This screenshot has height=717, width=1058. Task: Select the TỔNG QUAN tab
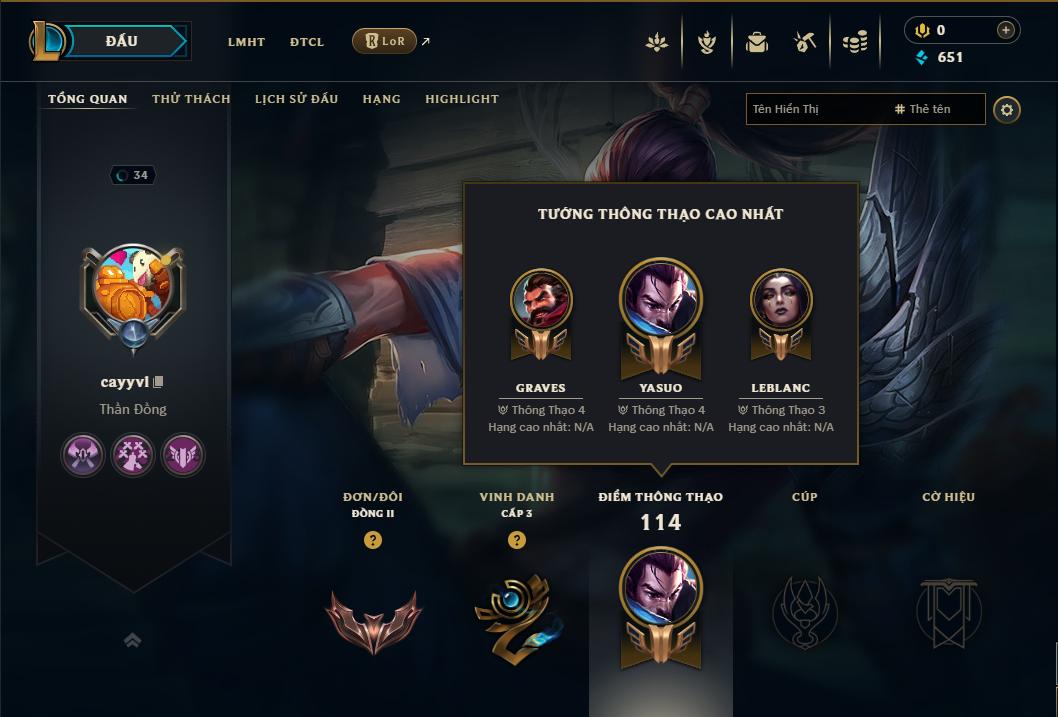pyautogui.click(x=88, y=99)
